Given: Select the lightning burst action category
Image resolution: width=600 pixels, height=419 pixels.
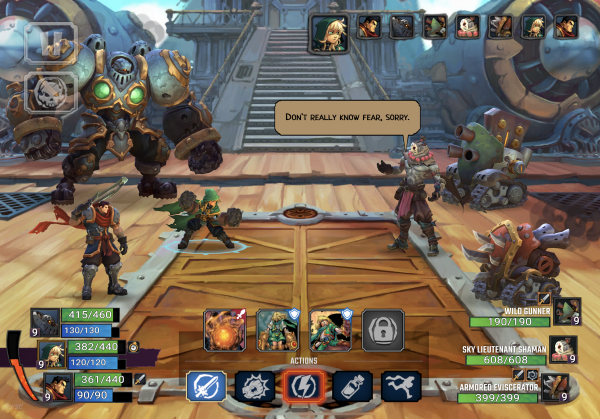Looking at the screenshot, I should tap(300, 387).
